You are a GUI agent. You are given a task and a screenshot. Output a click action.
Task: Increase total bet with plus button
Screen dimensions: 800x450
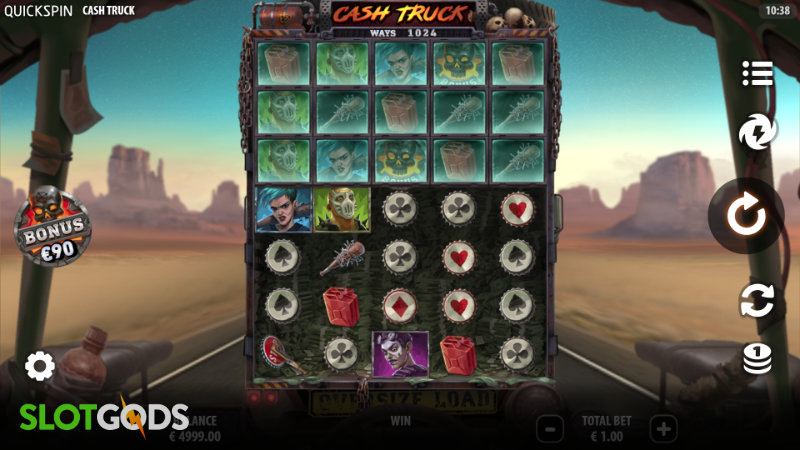(x=663, y=429)
